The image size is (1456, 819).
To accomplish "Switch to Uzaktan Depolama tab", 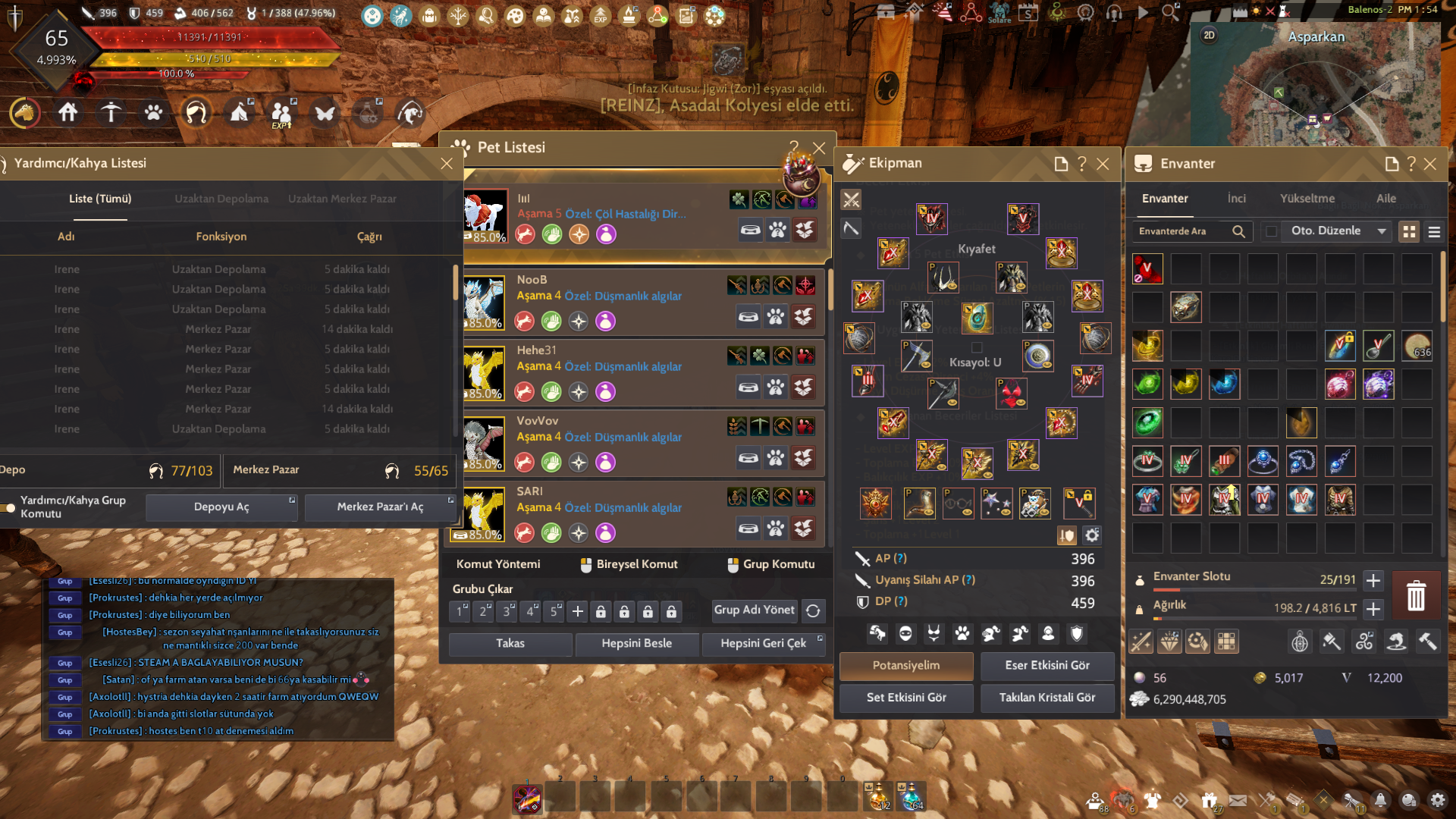I will 221,199.
